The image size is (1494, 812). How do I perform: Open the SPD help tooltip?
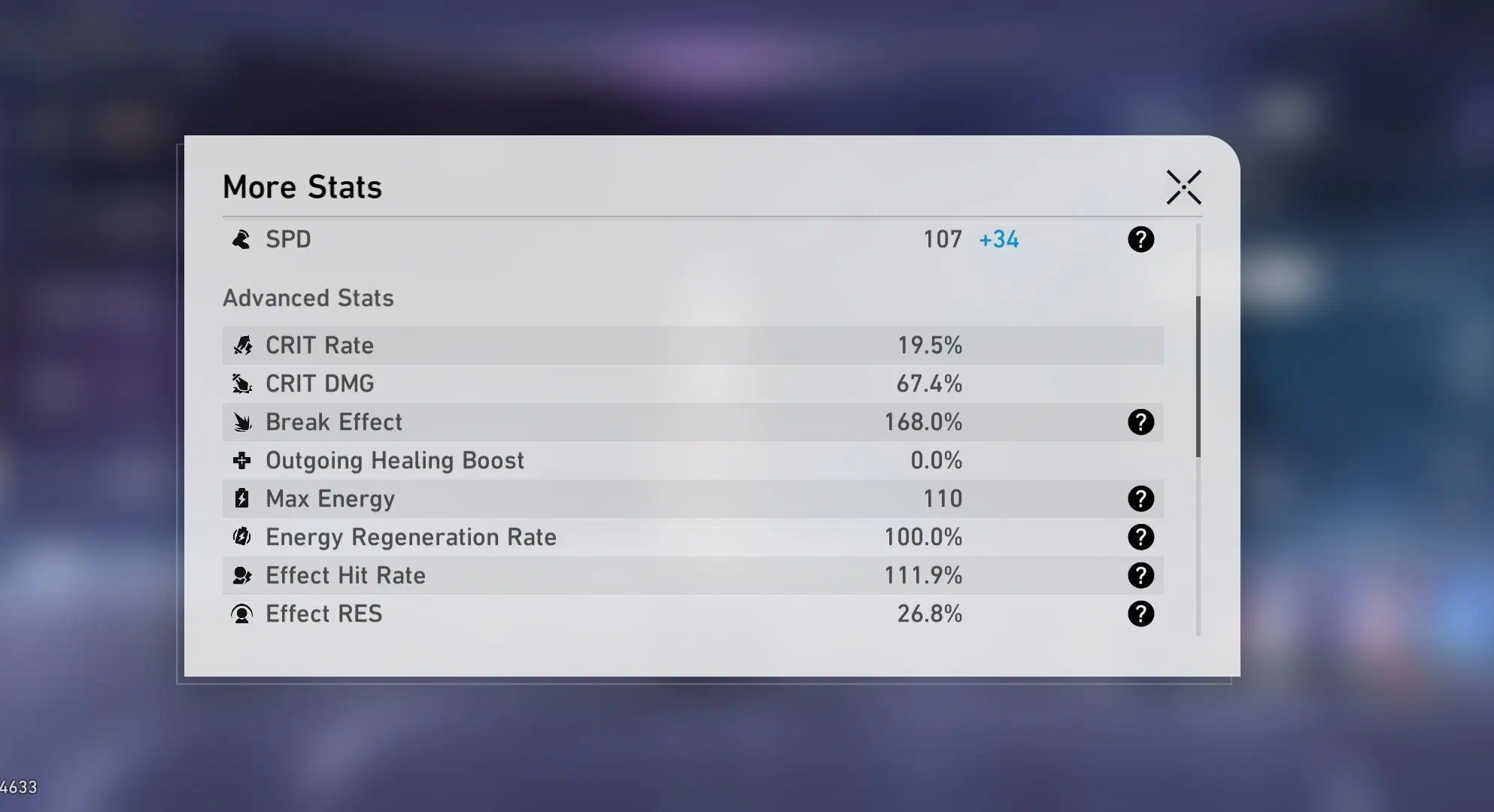click(x=1140, y=240)
